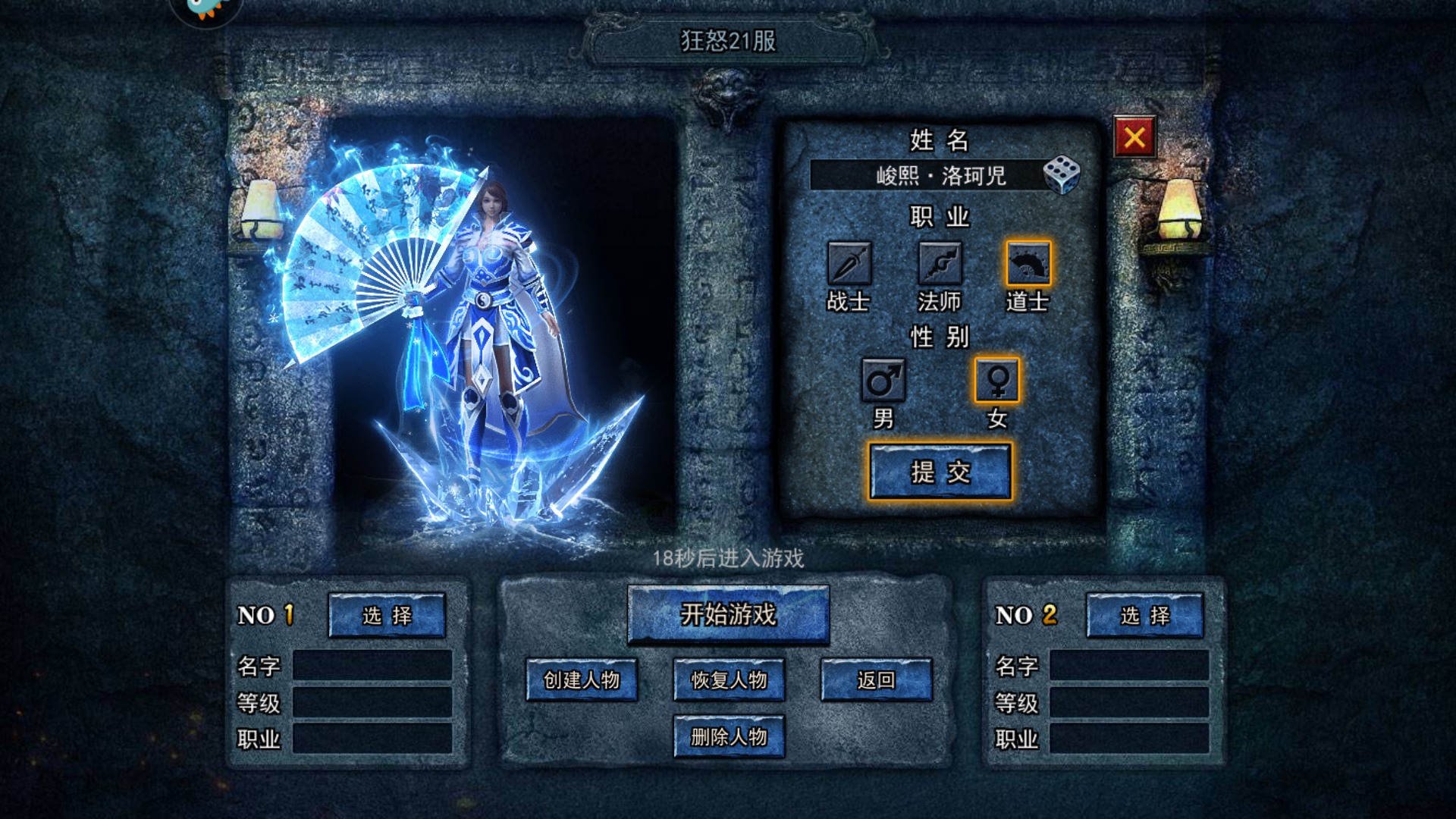Click the 删除人物 delete character button
The height and width of the screenshot is (819, 1456).
(729, 736)
